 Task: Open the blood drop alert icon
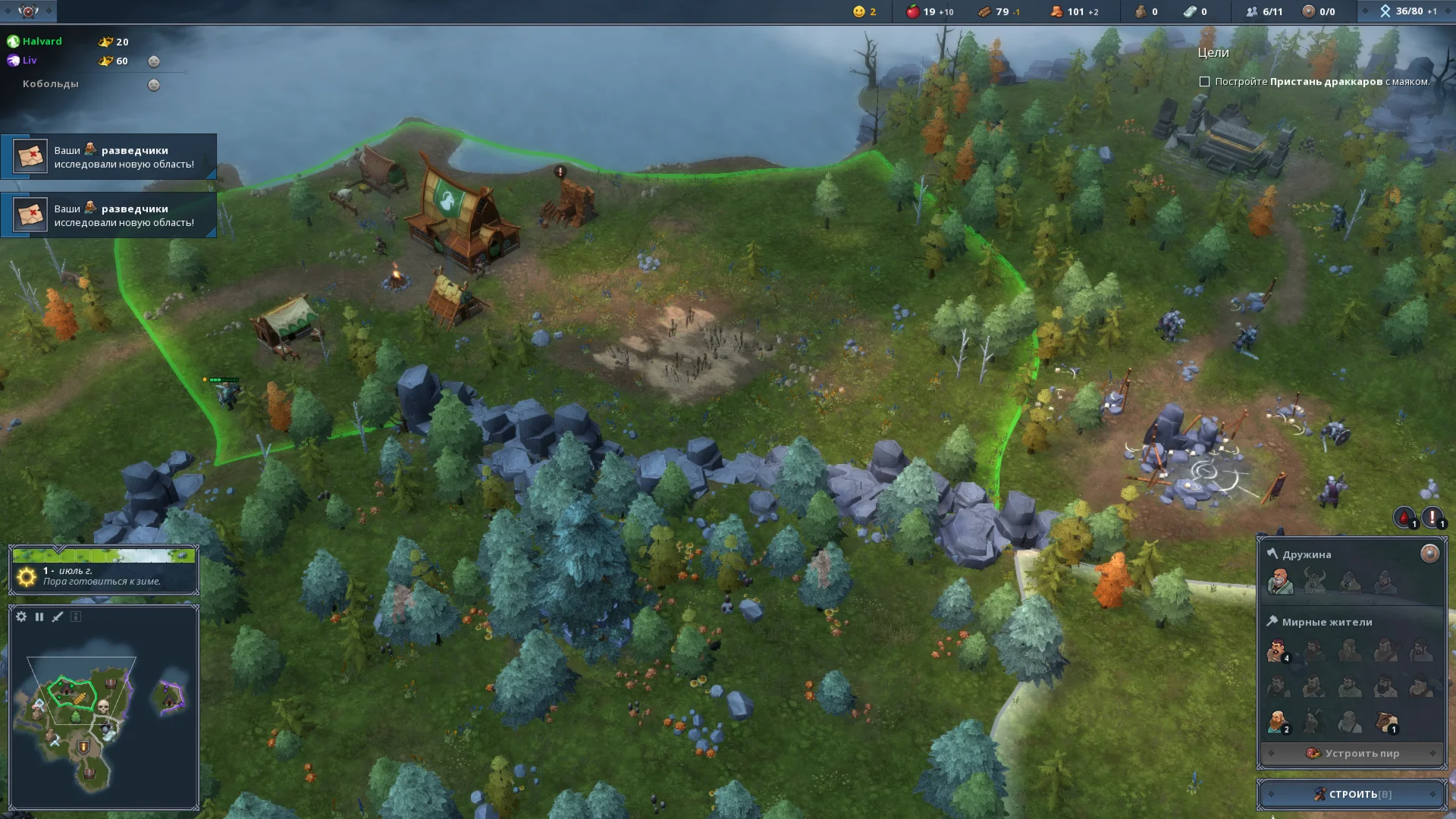click(x=1404, y=517)
